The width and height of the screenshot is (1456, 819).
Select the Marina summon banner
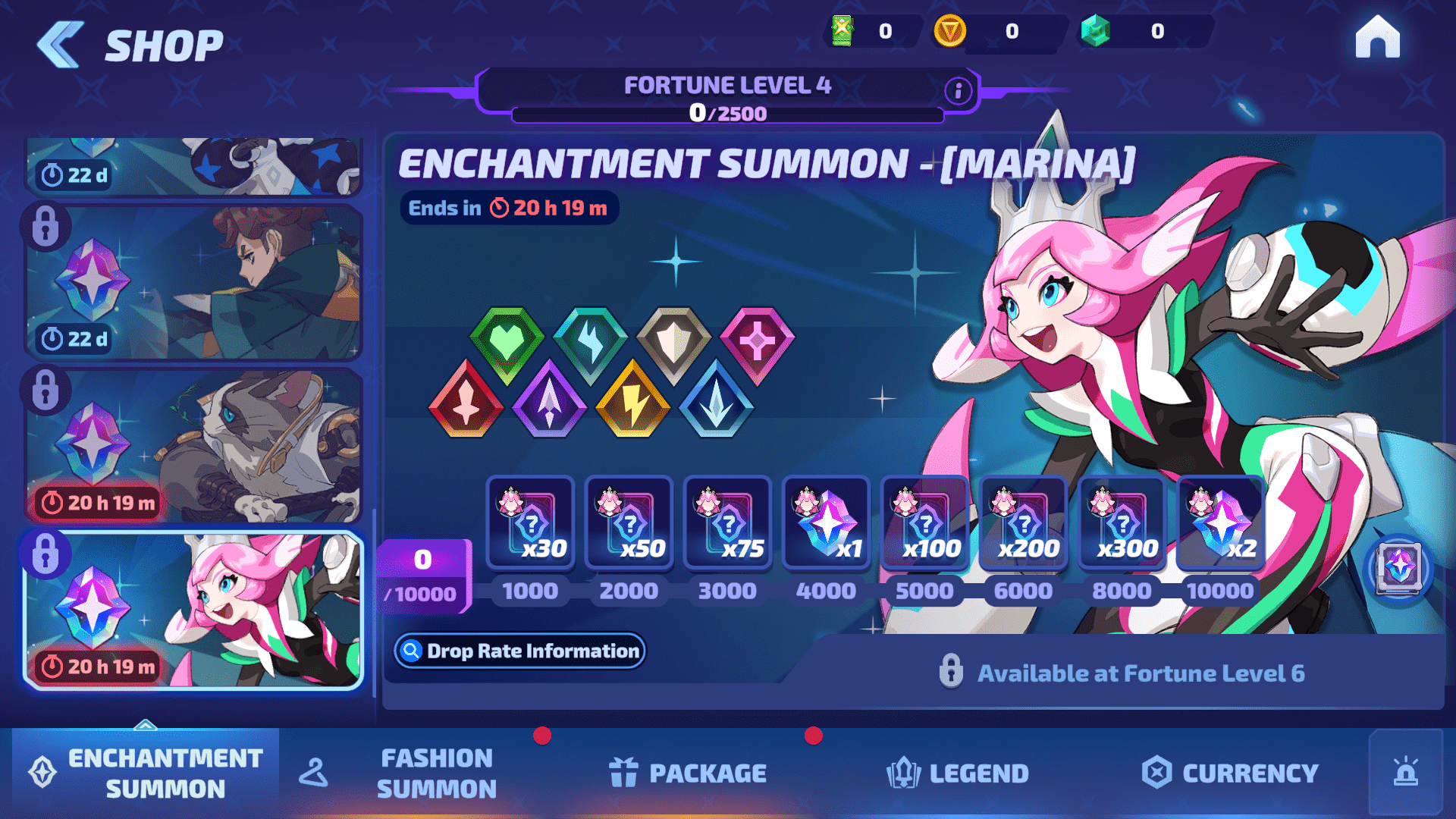(193, 610)
